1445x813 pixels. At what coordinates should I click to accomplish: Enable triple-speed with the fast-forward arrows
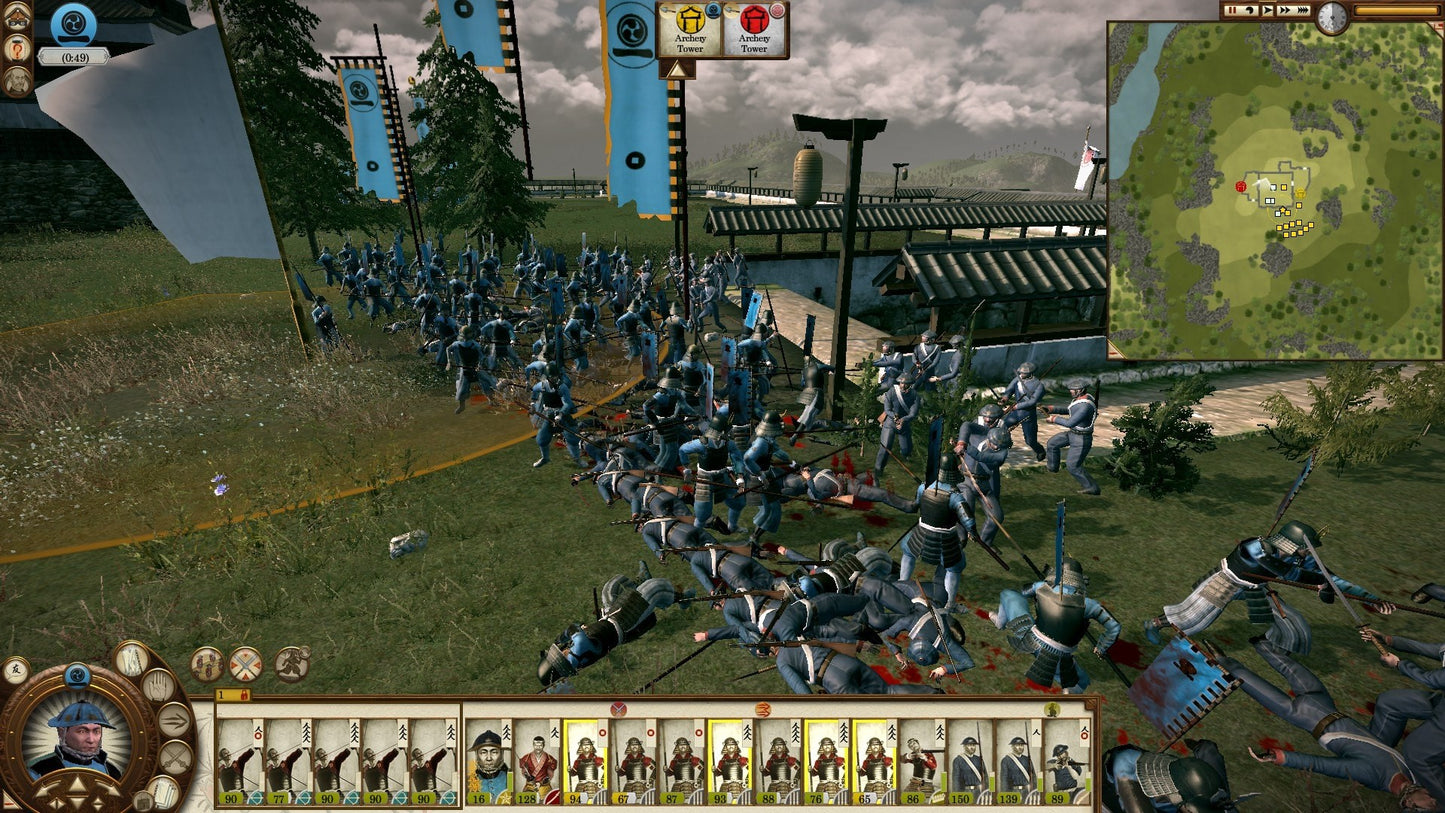[x=1303, y=10]
